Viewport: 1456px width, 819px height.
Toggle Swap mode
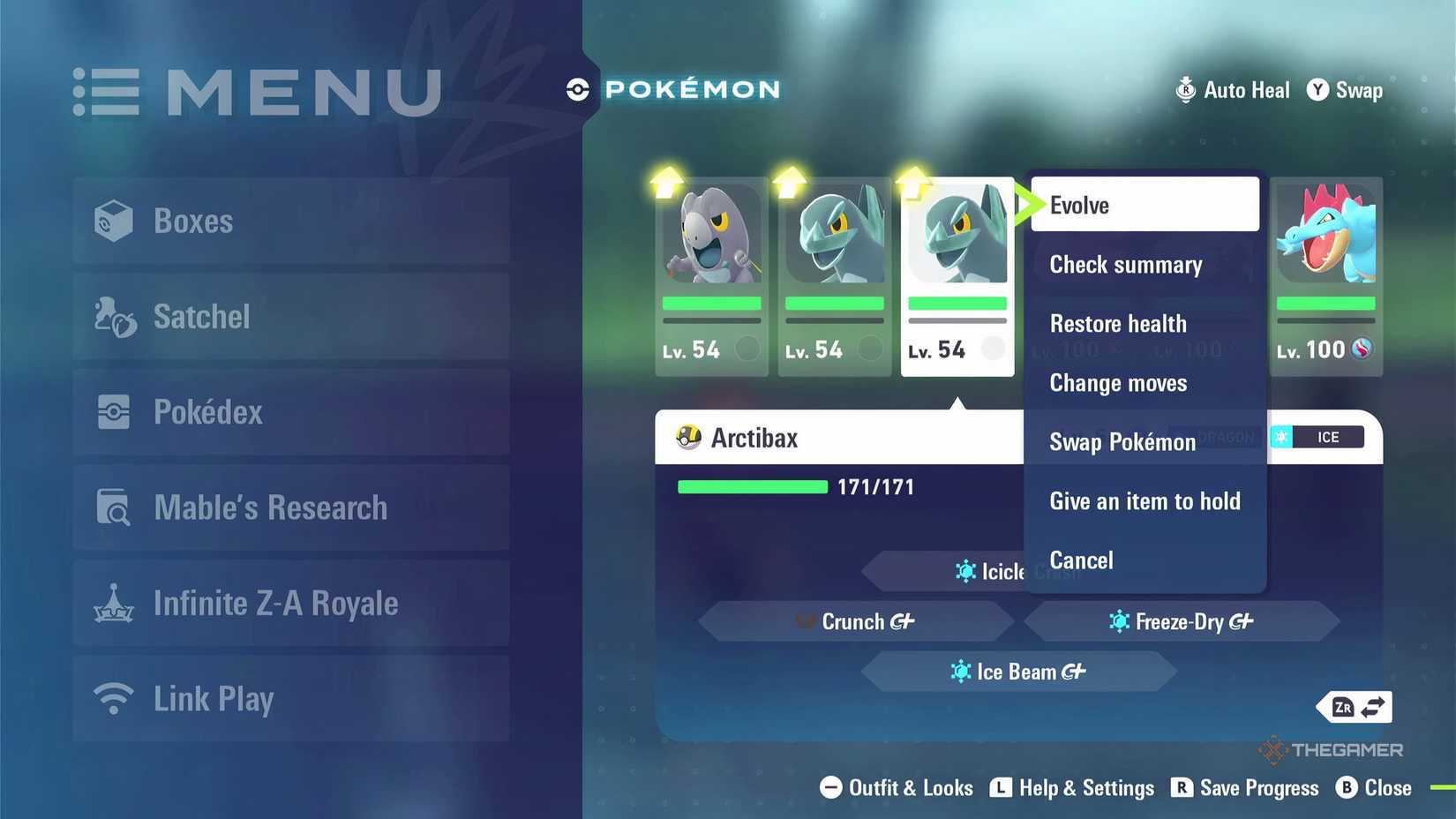coord(1345,89)
